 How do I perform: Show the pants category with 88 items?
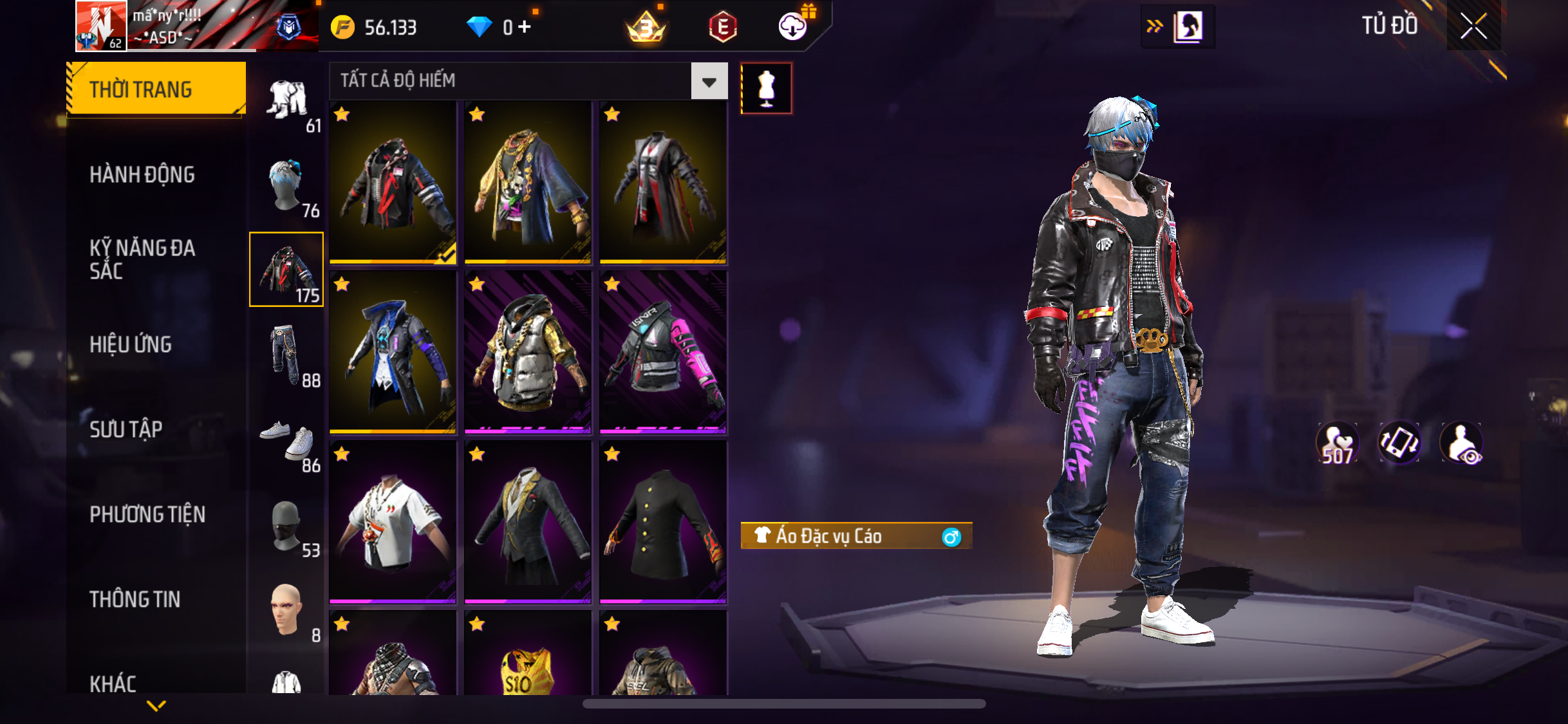tap(286, 355)
